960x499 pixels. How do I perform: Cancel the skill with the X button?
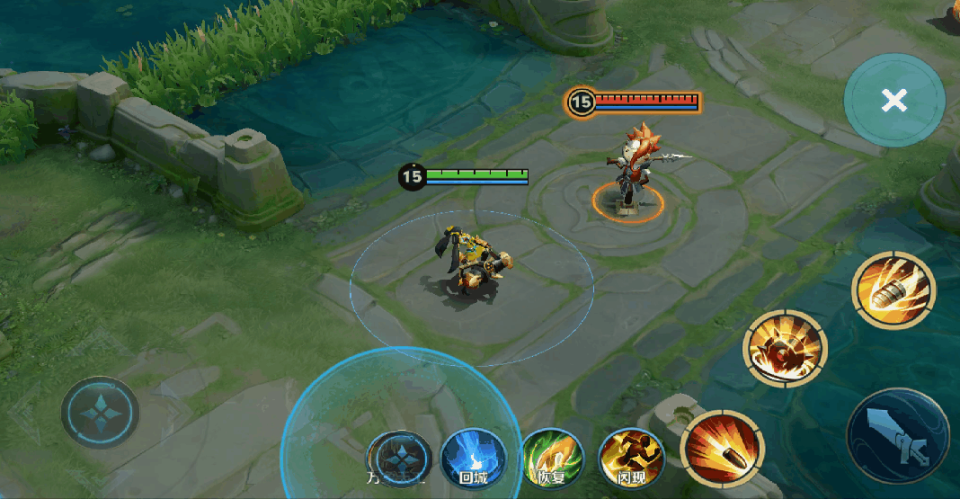[x=894, y=100]
